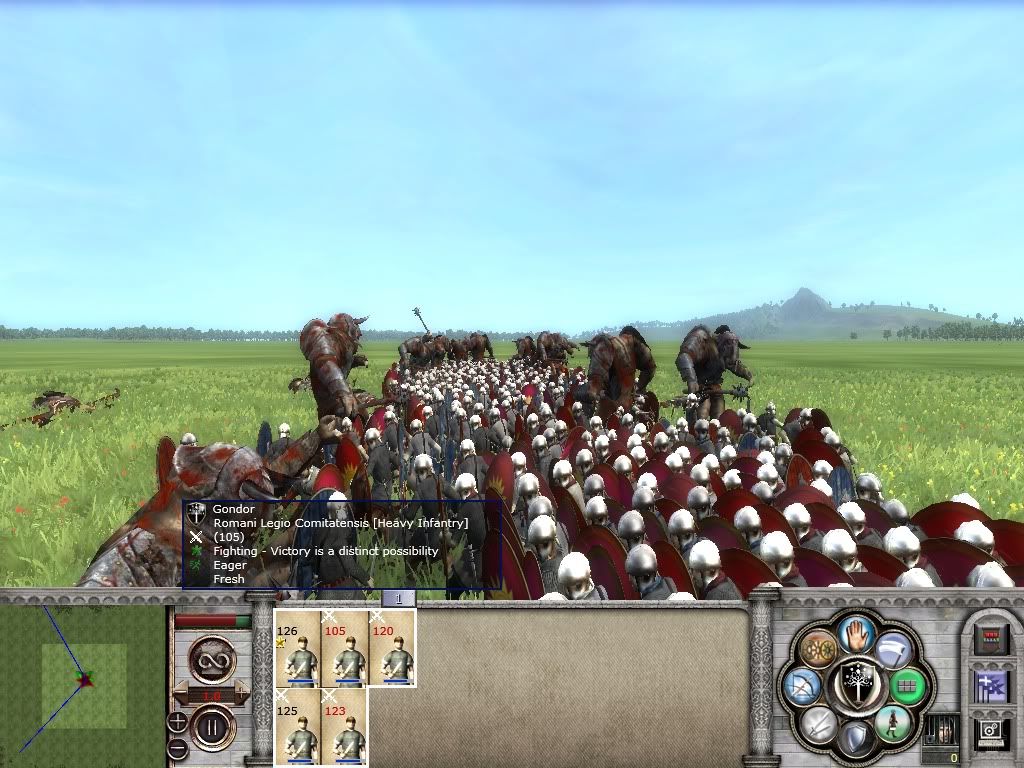Image resolution: width=1024 pixels, height=768 pixels.
Task: Zoom in the minimap with plus button
Action: click(x=177, y=721)
